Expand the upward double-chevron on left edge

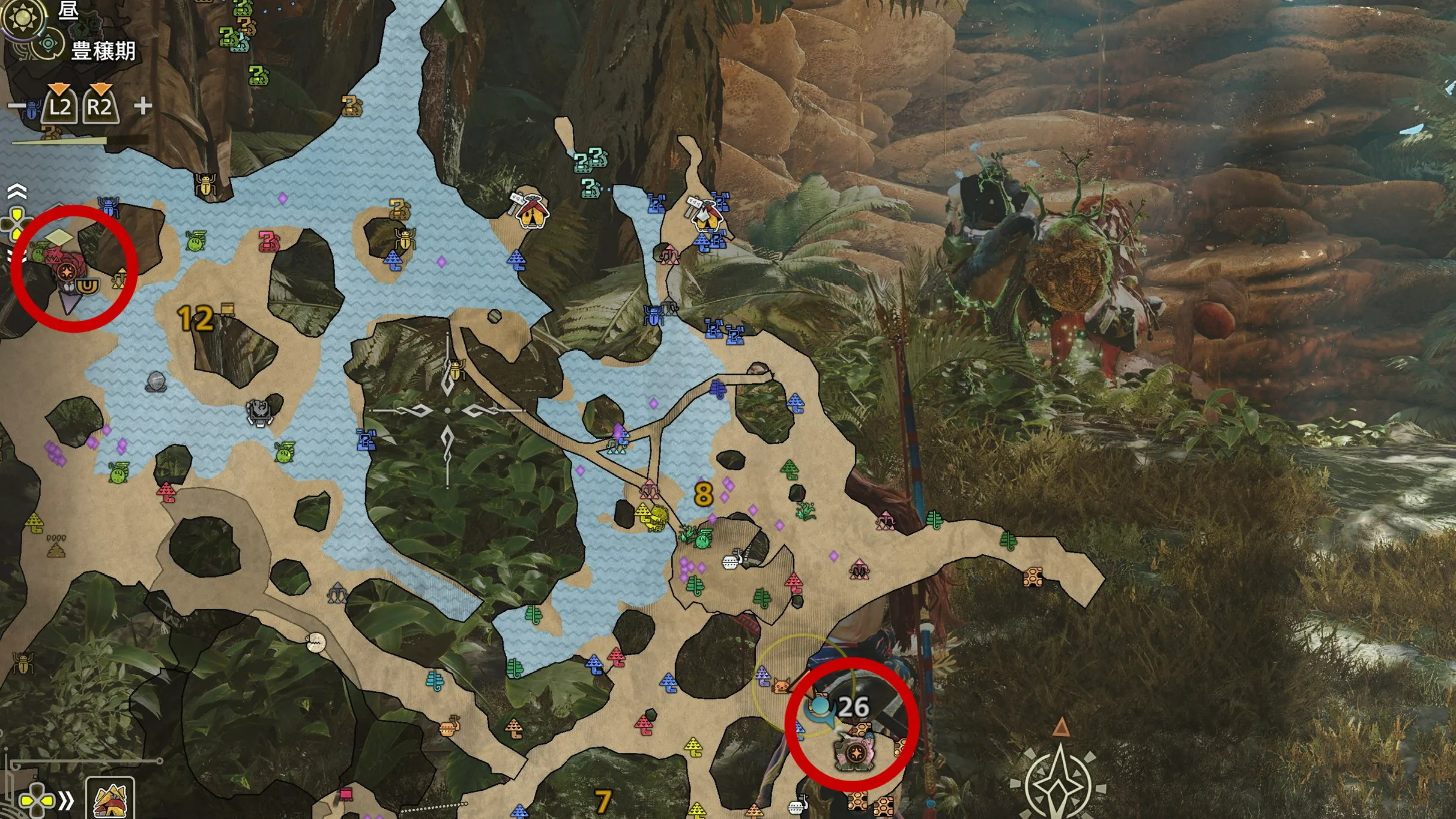coord(17,192)
